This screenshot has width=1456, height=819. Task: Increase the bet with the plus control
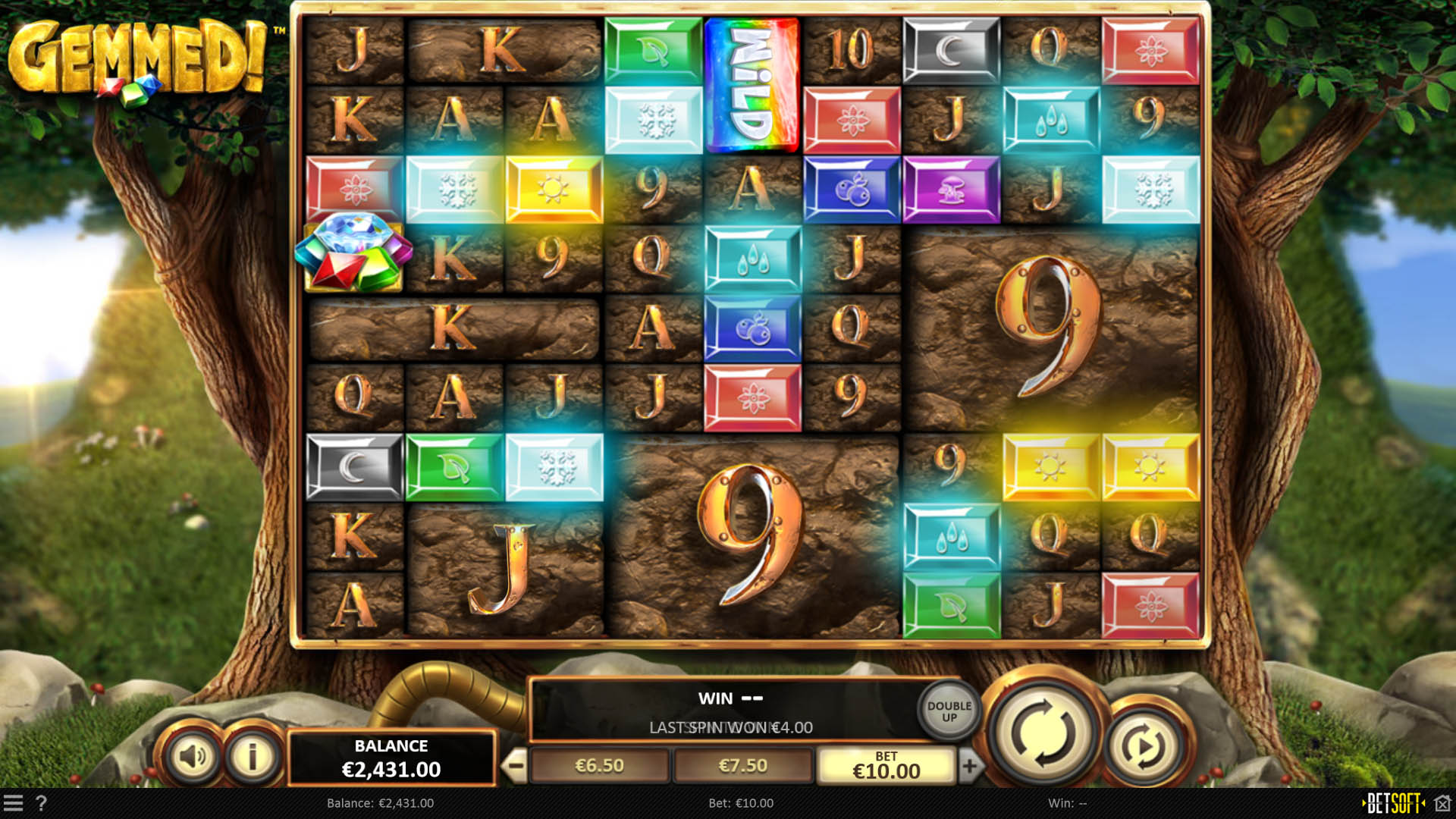point(971,764)
